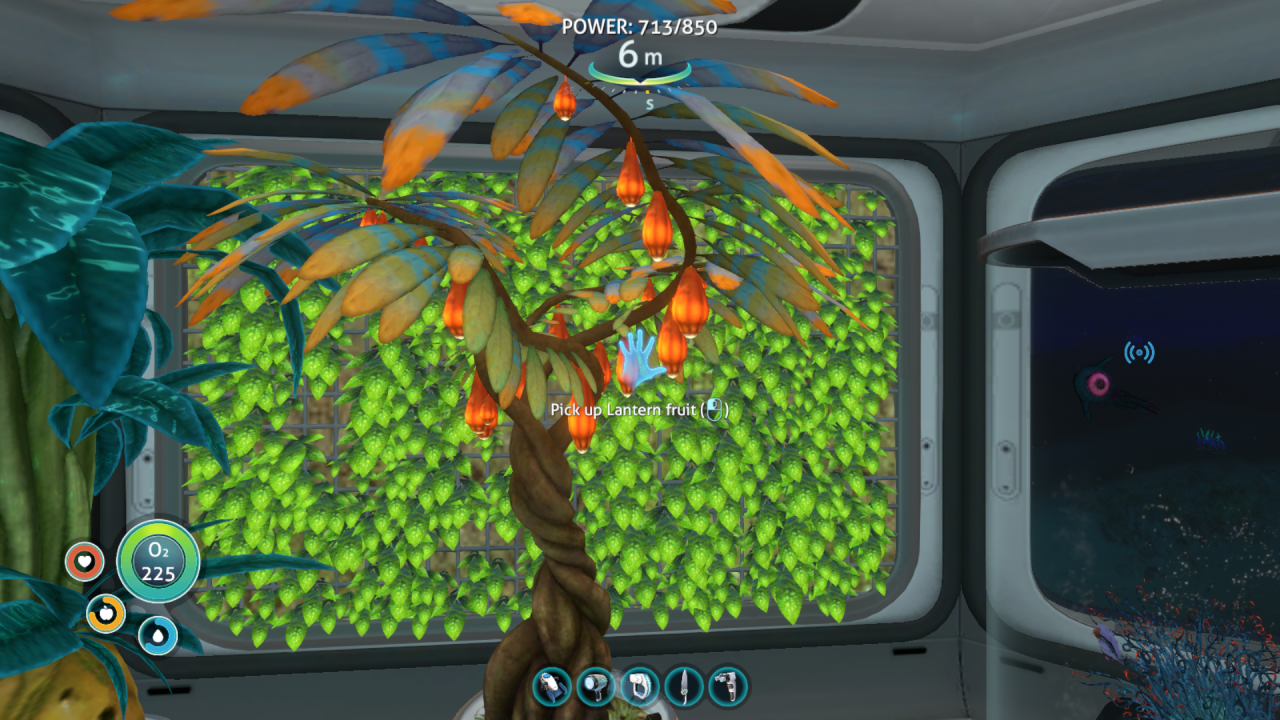
Task: Click the O2 oxygen gauge ring
Action: pos(158,562)
